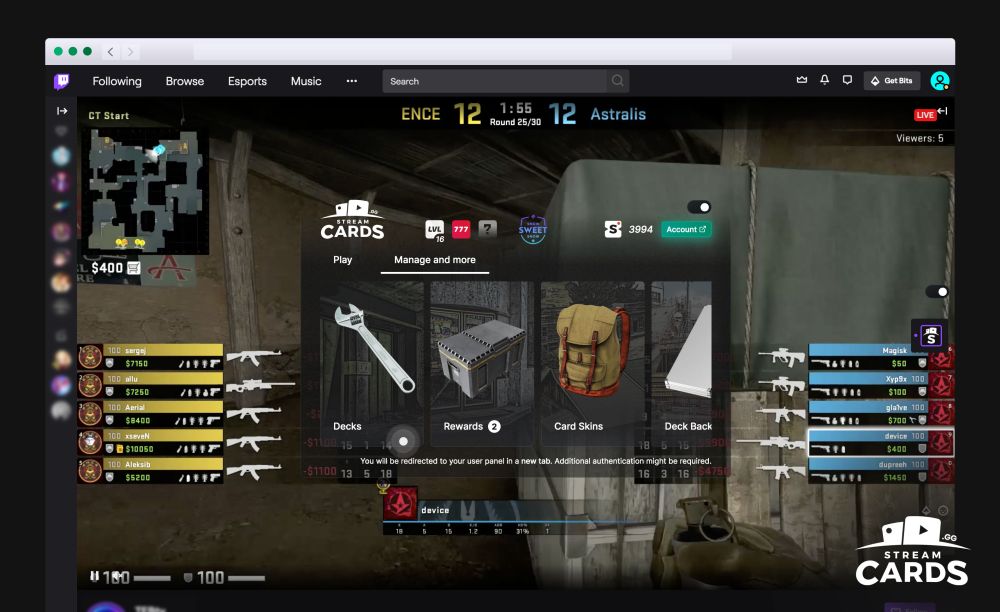The width and height of the screenshot is (1000, 612).
Task: Focus the Twitch search field
Action: (x=496, y=81)
